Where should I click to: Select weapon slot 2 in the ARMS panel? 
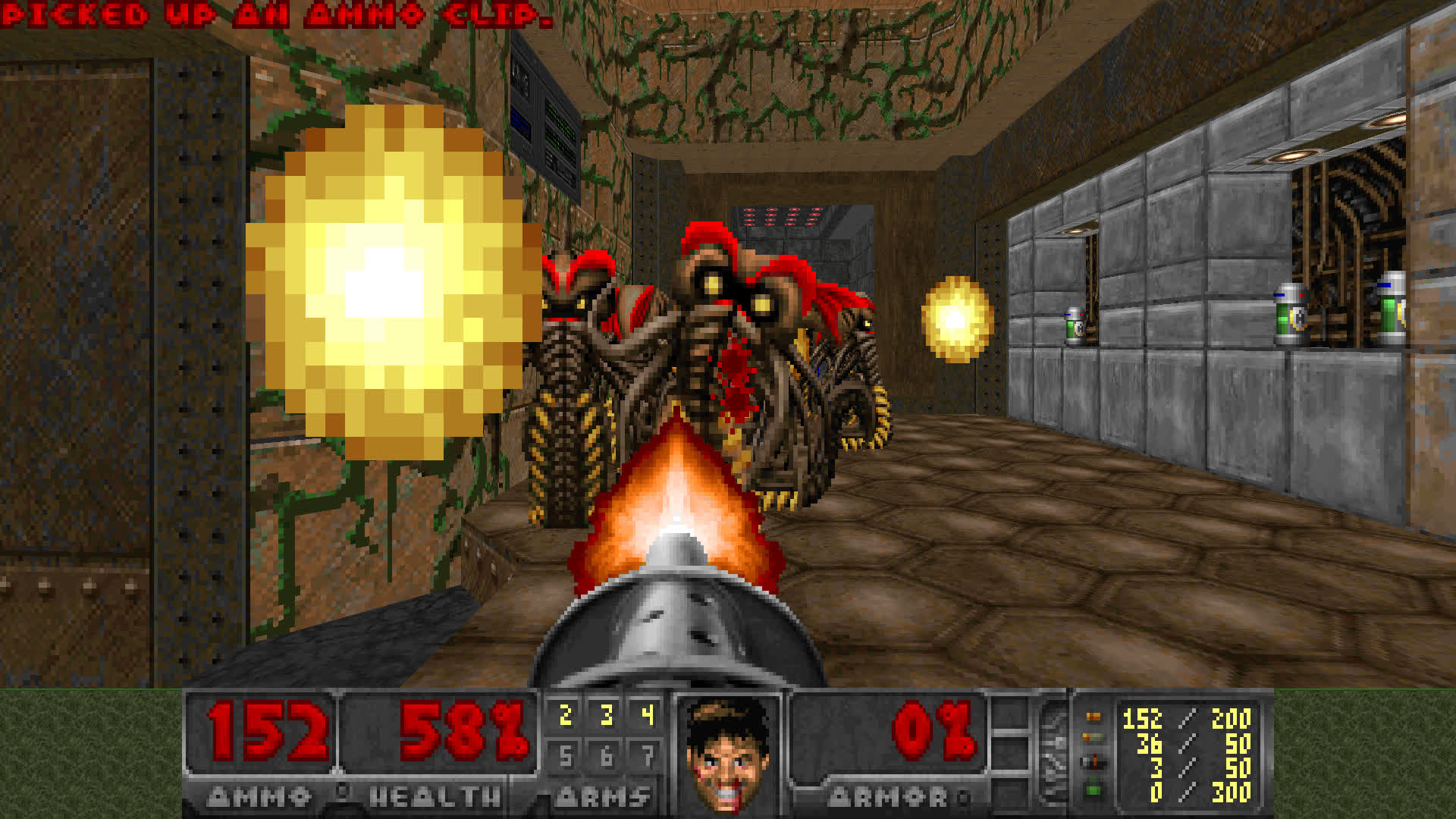click(x=566, y=714)
